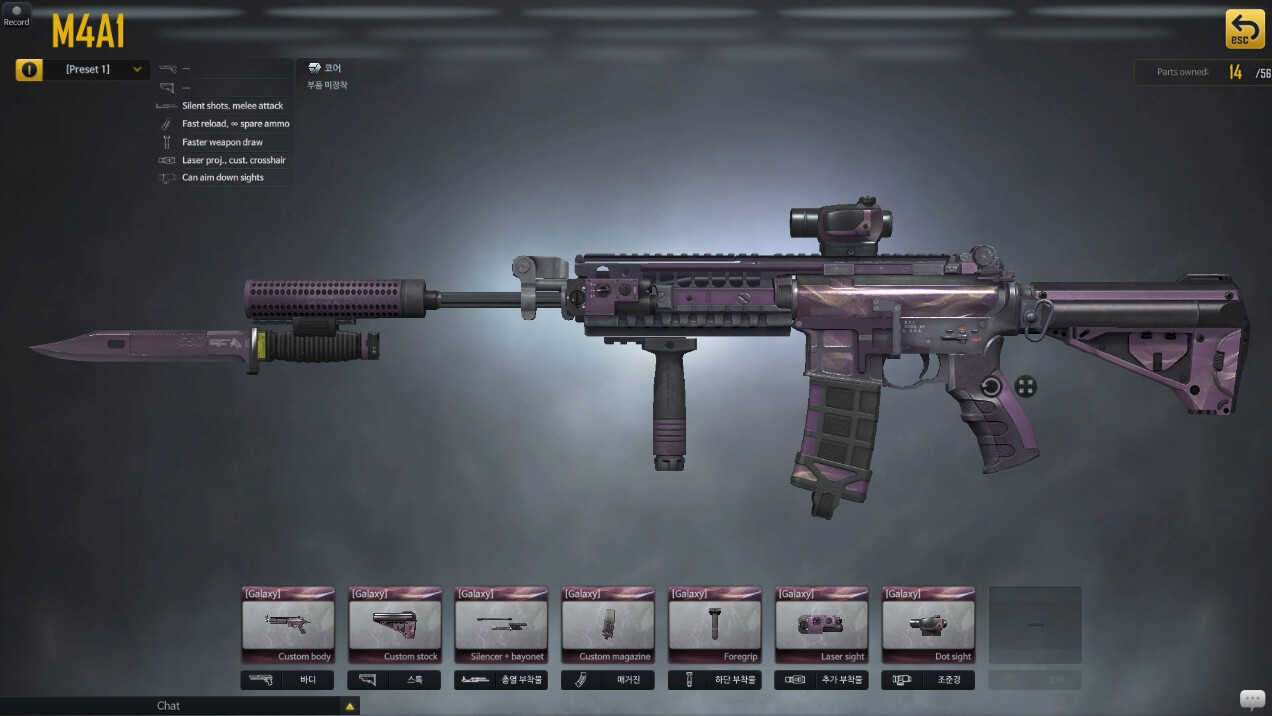The width and height of the screenshot is (1272, 716).
Task: Switch to the 매거진 magazine category
Action: [608, 680]
